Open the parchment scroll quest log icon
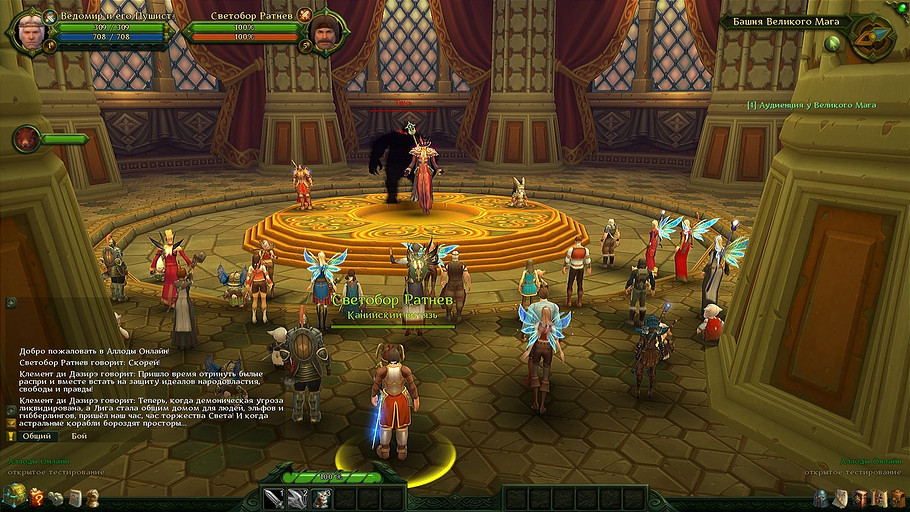The width and height of the screenshot is (910, 512). click(x=842, y=497)
